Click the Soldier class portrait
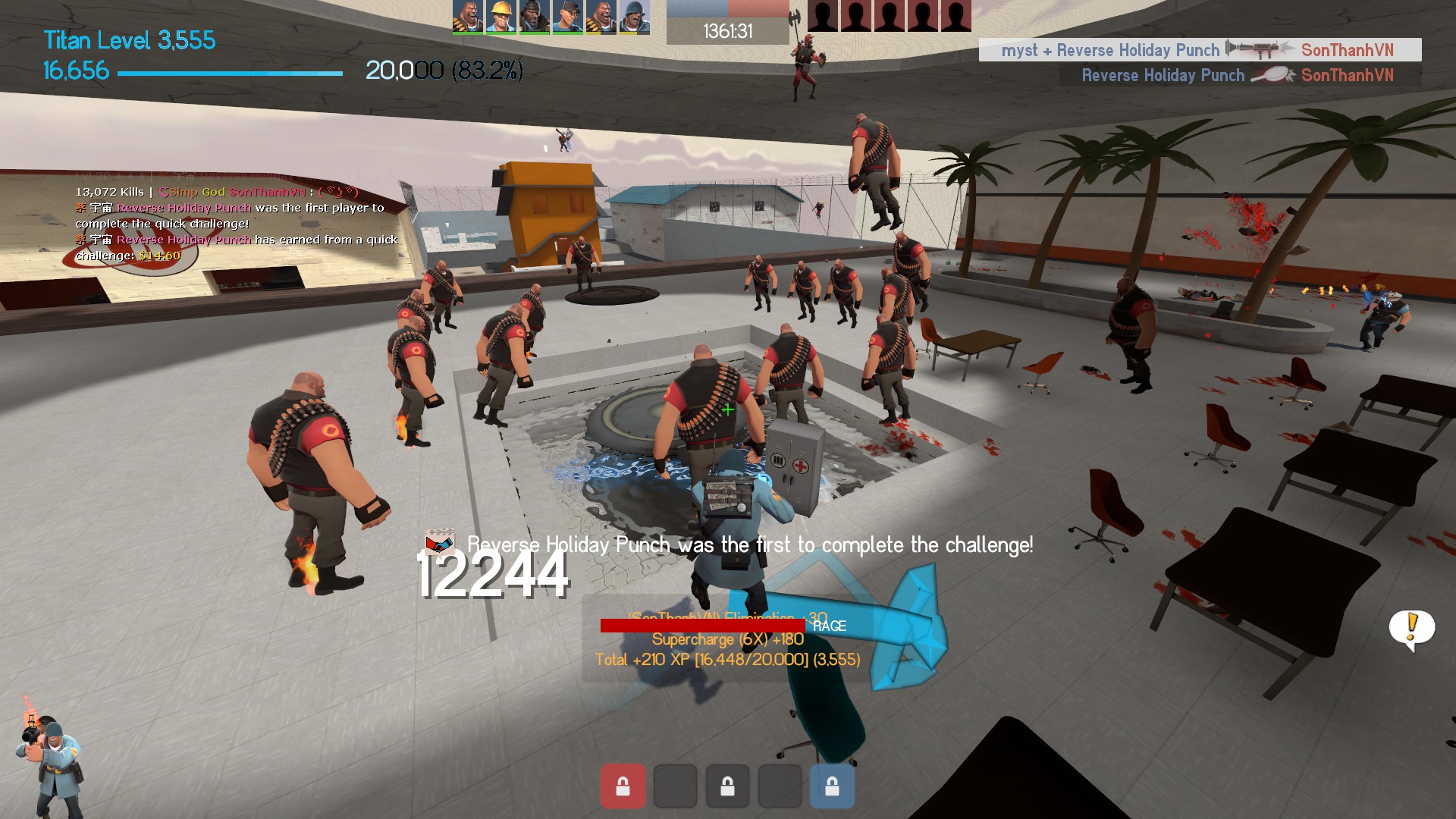1456x819 pixels. pos(49,762)
